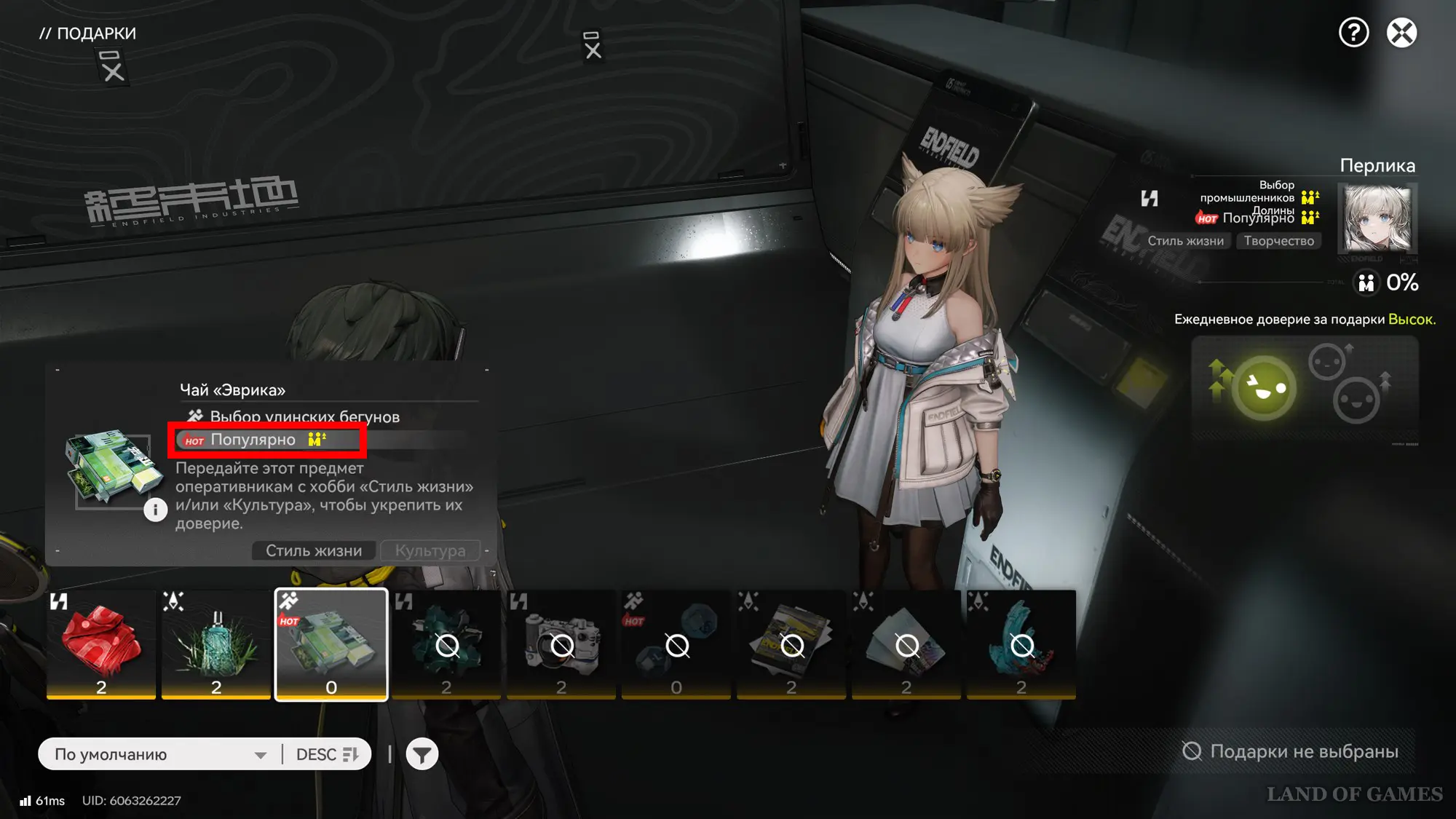Toggle DESC sort order
Screen dimensions: 1456x819
click(327, 754)
